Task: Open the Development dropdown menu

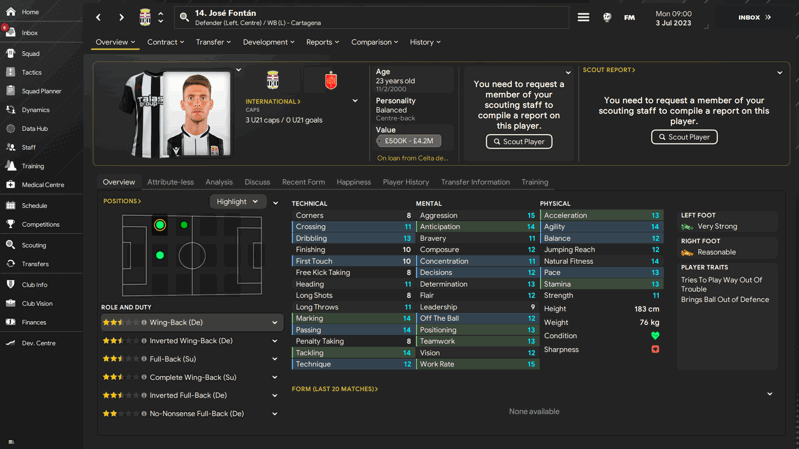Action: point(268,42)
